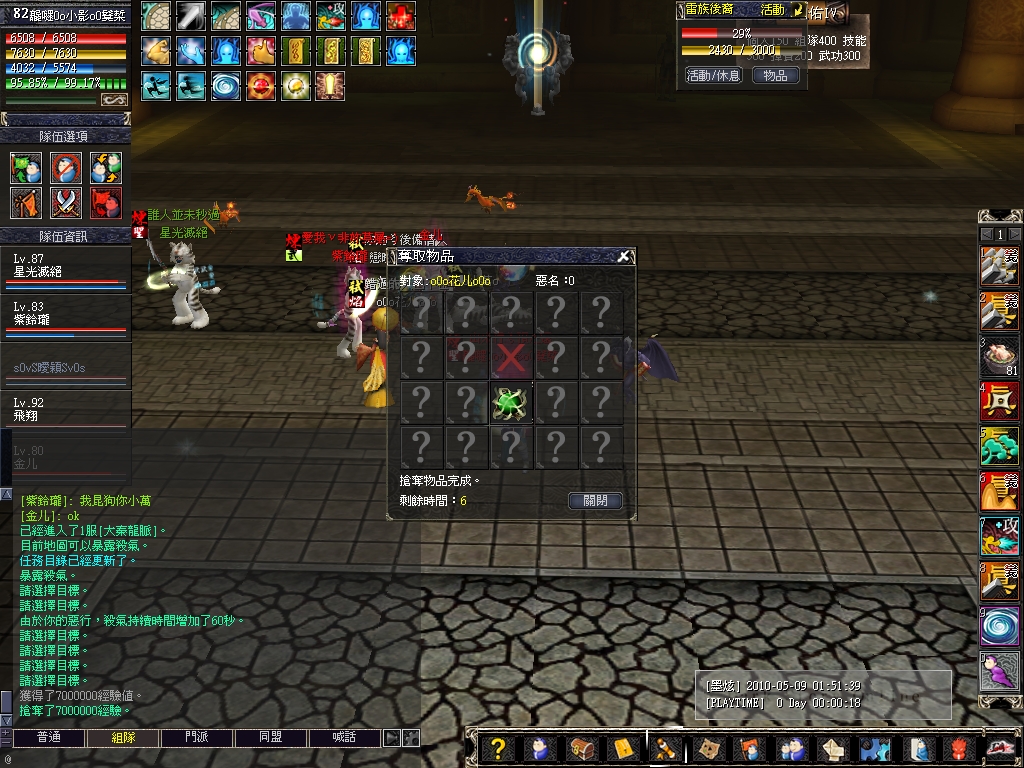Click the 關閉 button in loot window
1024x768 pixels.
(x=595, y=501)
